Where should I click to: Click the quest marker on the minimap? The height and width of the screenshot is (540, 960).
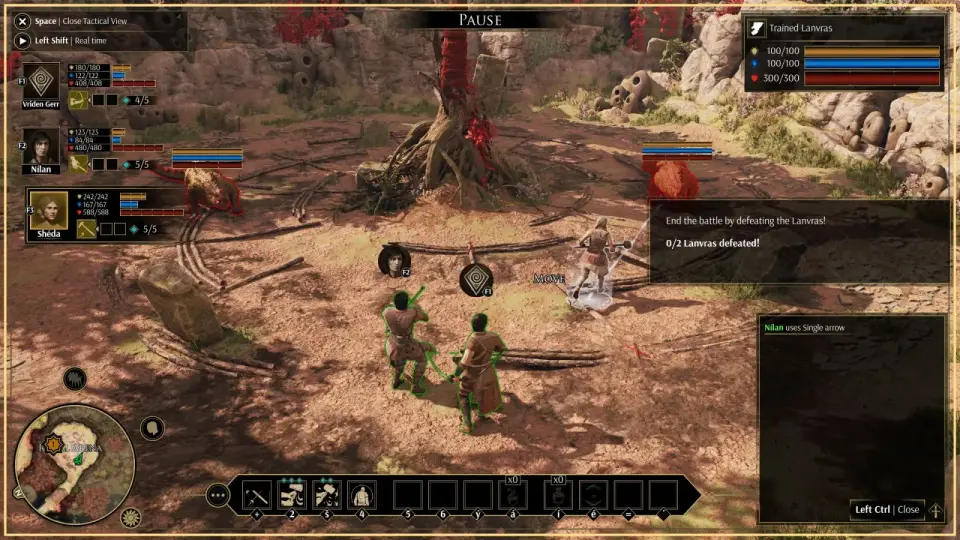point(52,443)
